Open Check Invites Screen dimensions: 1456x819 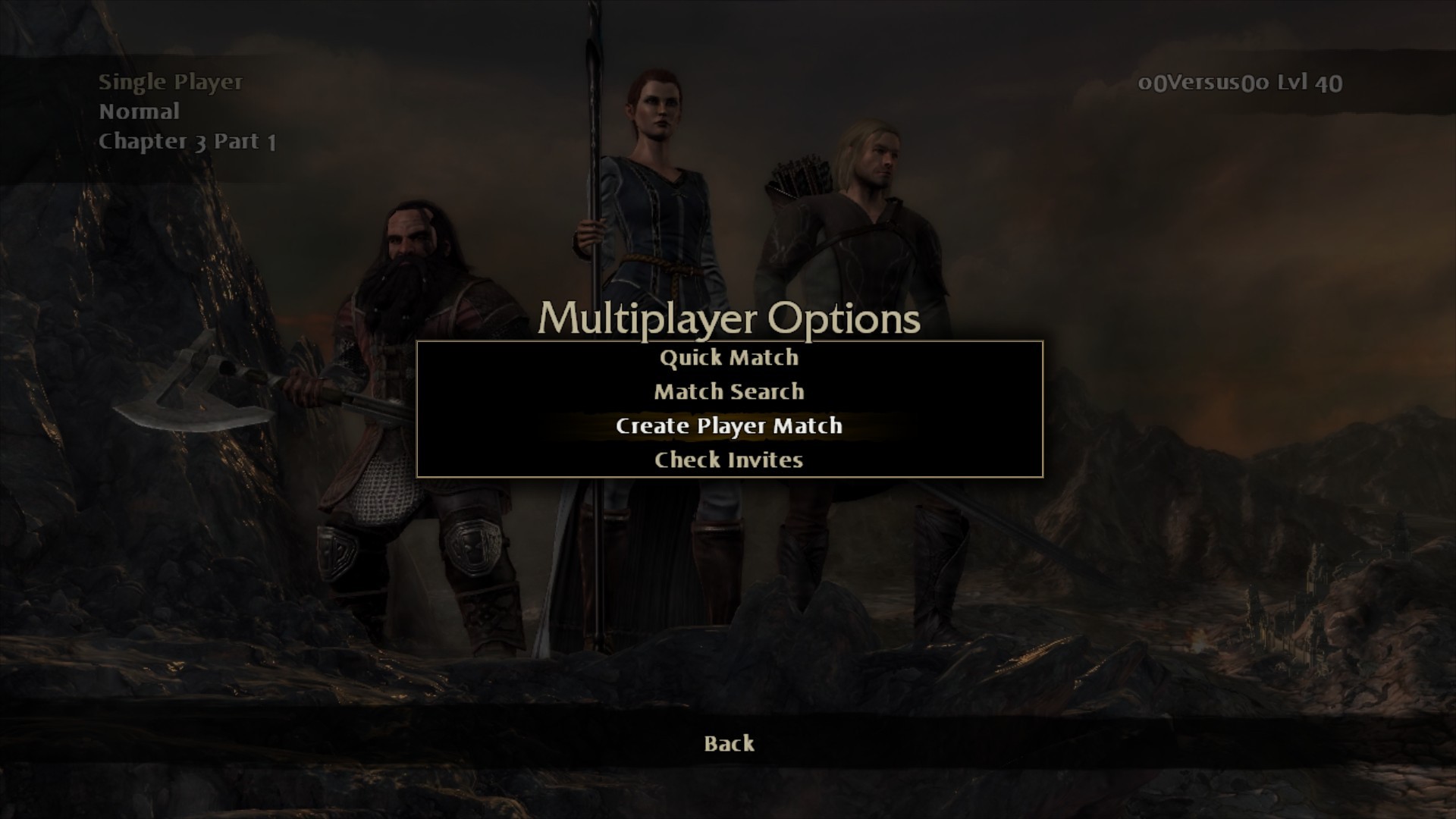[729, 460]
